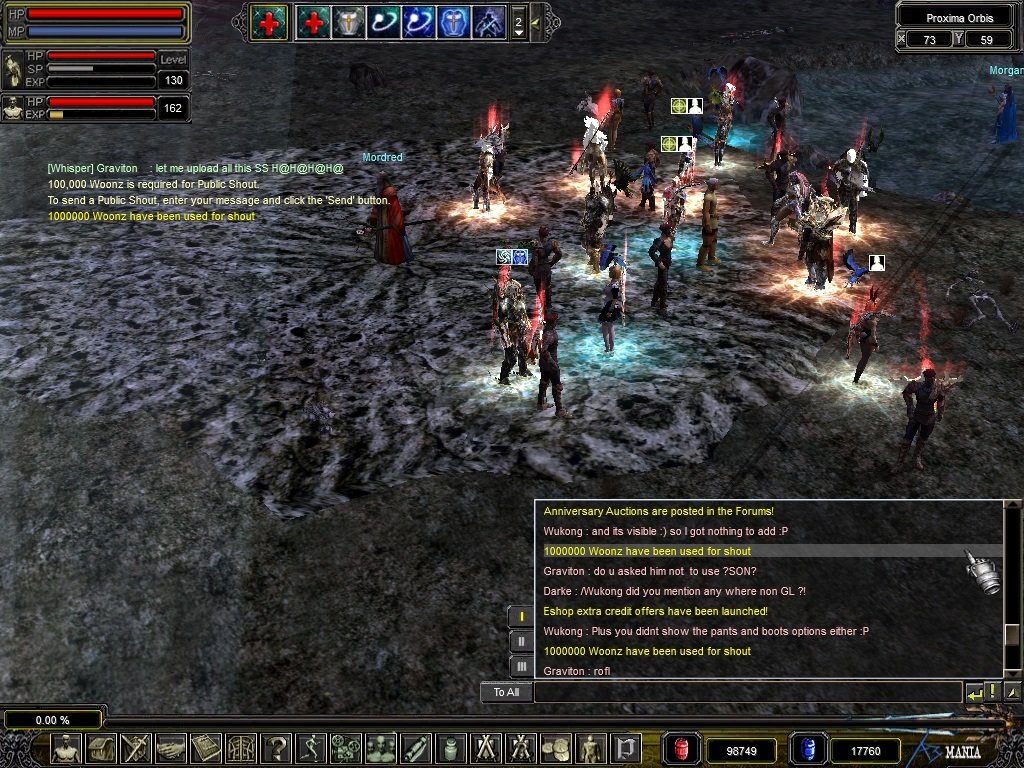Image resolution: width=1024 pixels, height=768 pixels.
Task: Switch to chat tab I
Action: tap(521, 616)
